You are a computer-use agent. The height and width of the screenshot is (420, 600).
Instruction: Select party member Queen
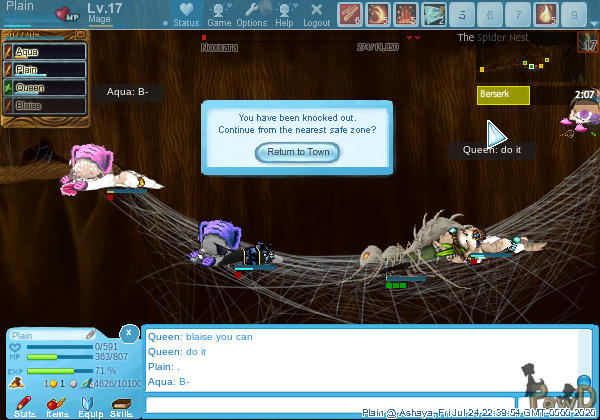point(42,88)
